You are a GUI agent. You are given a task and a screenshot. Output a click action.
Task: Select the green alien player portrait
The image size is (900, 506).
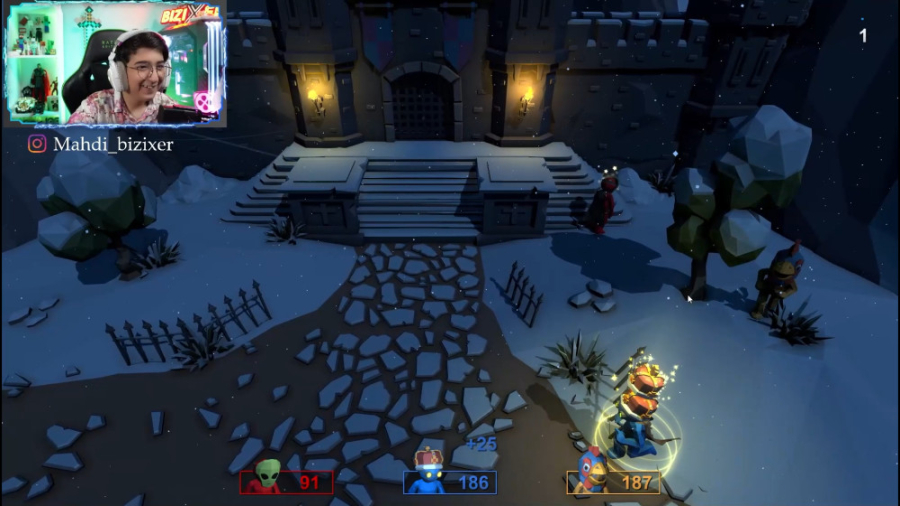click(x=266, y=476)
